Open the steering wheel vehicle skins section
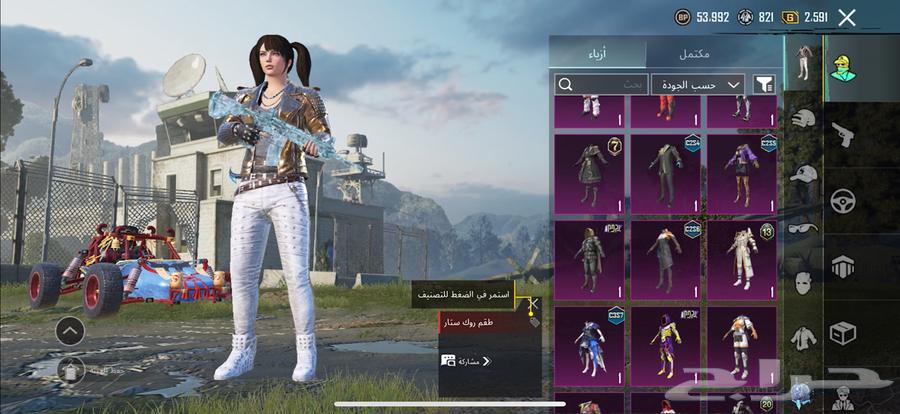This screenshot has width=900, height=414. 842,201
